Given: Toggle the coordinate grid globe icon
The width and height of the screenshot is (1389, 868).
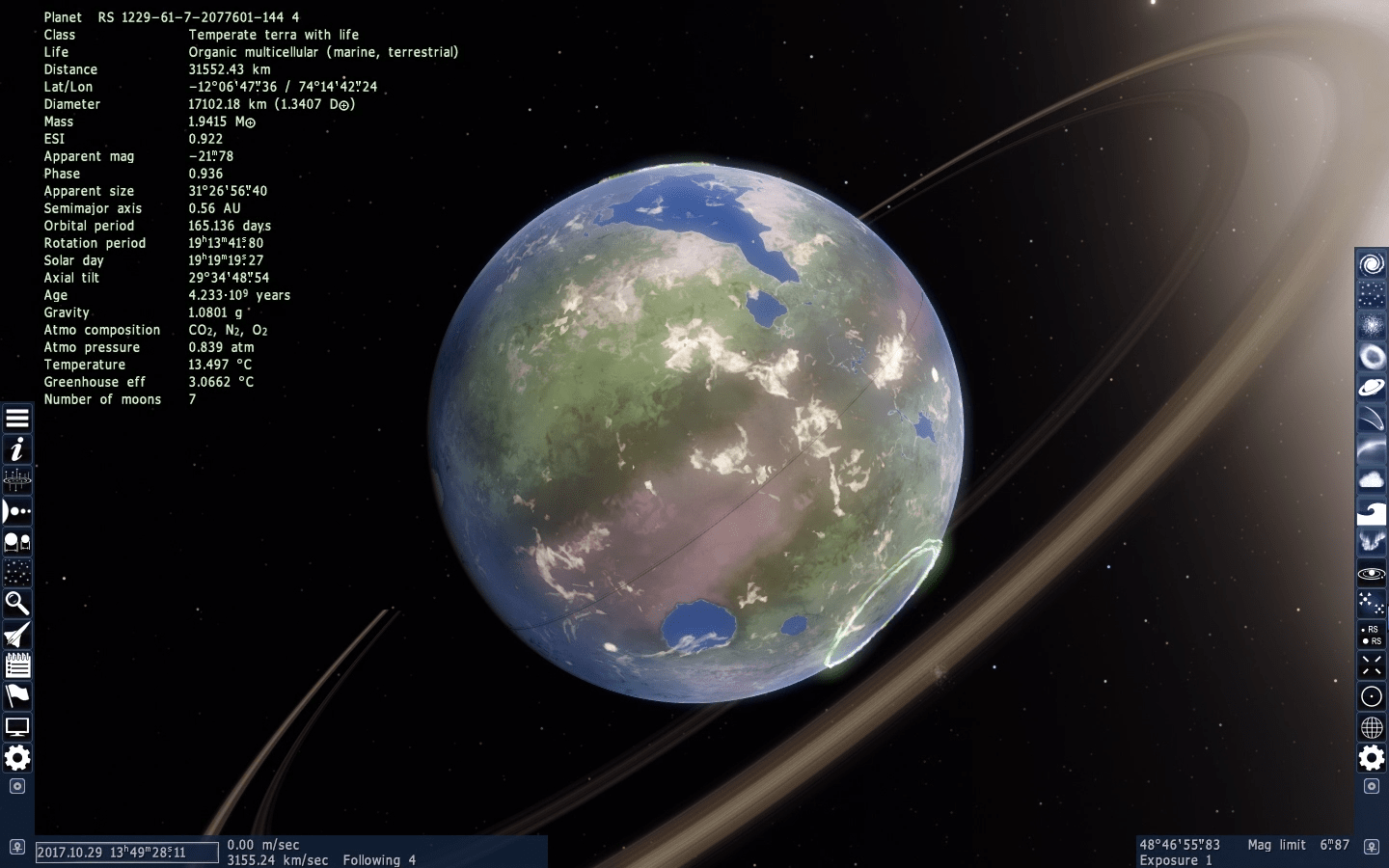Looking at the screenshot, I should (1371, 725).
